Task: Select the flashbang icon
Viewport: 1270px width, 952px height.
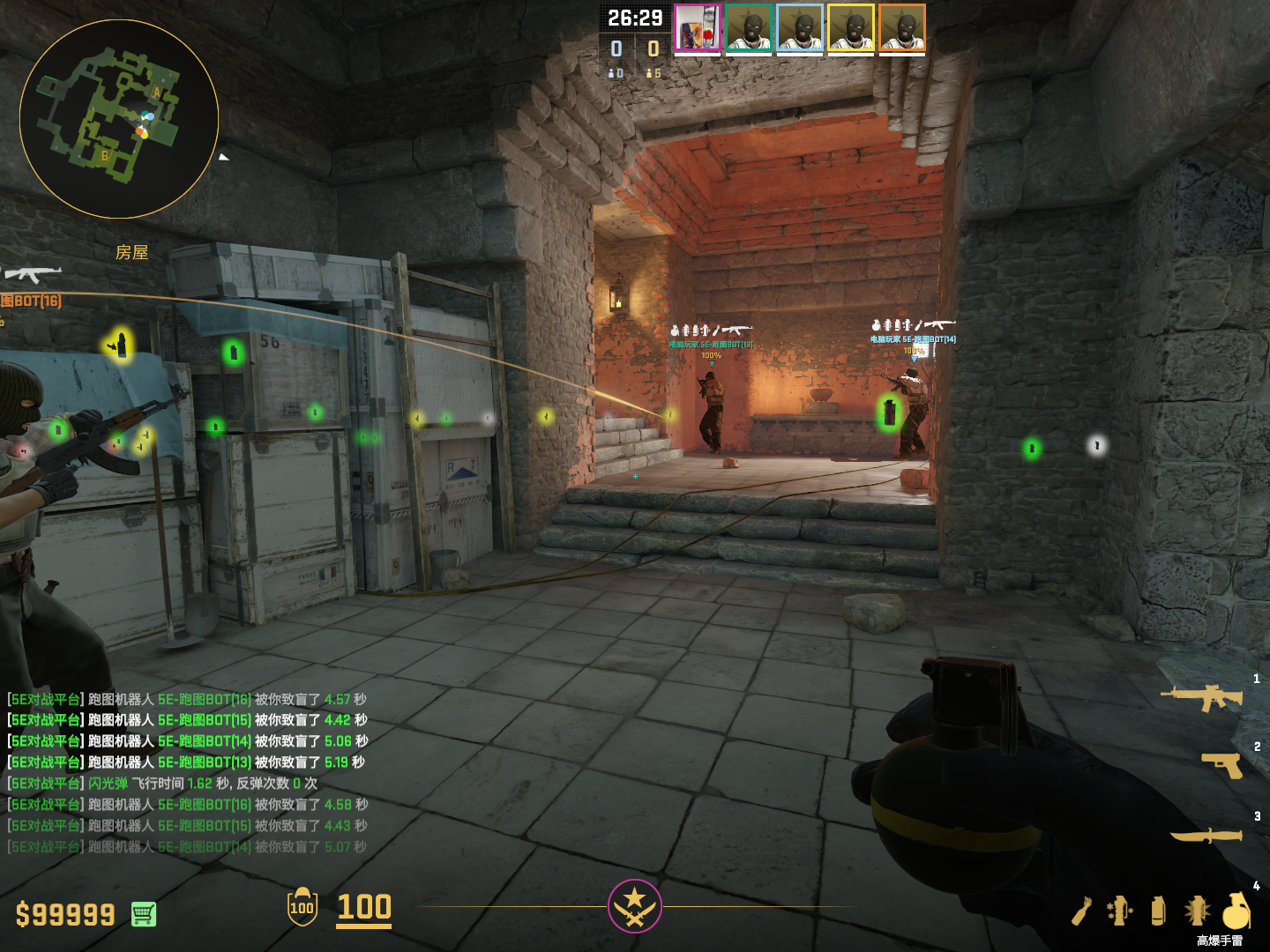Action: point(1197,911)
